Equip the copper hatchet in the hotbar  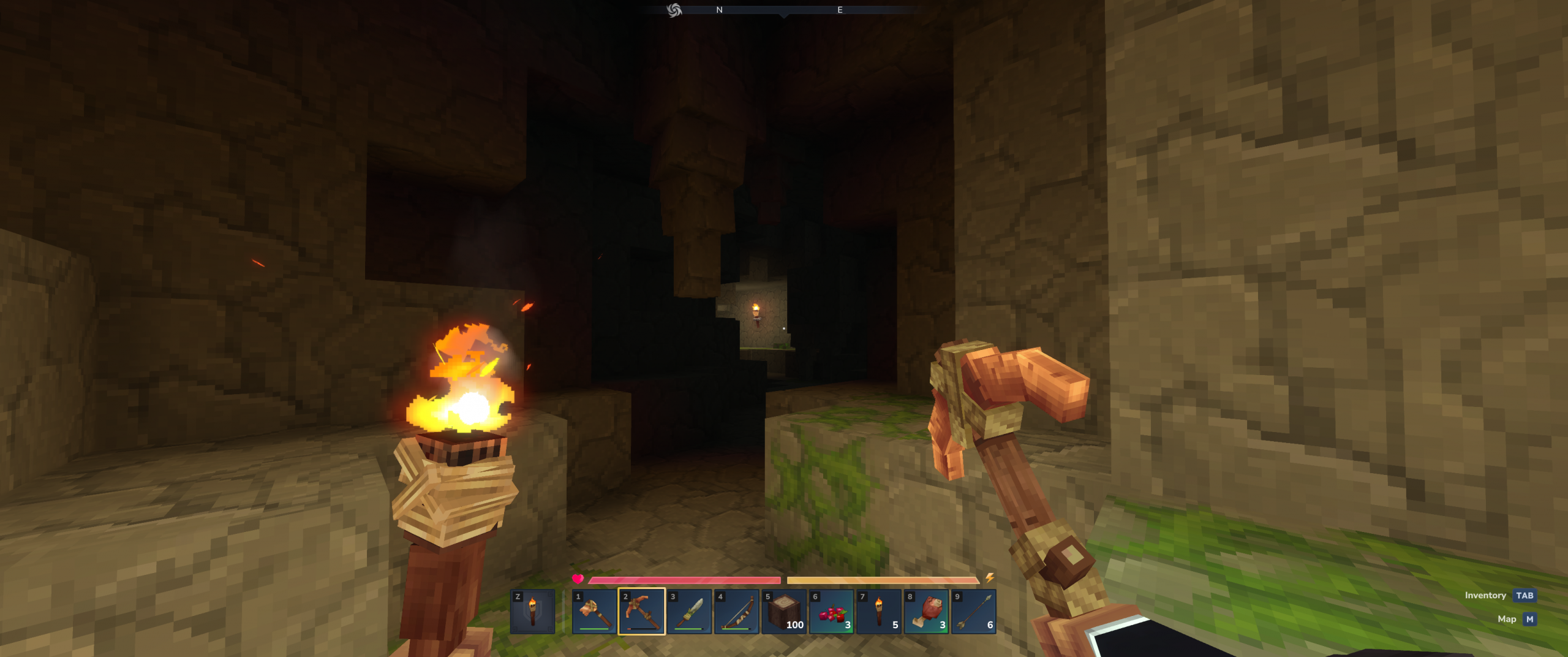[x=594, y=612]
